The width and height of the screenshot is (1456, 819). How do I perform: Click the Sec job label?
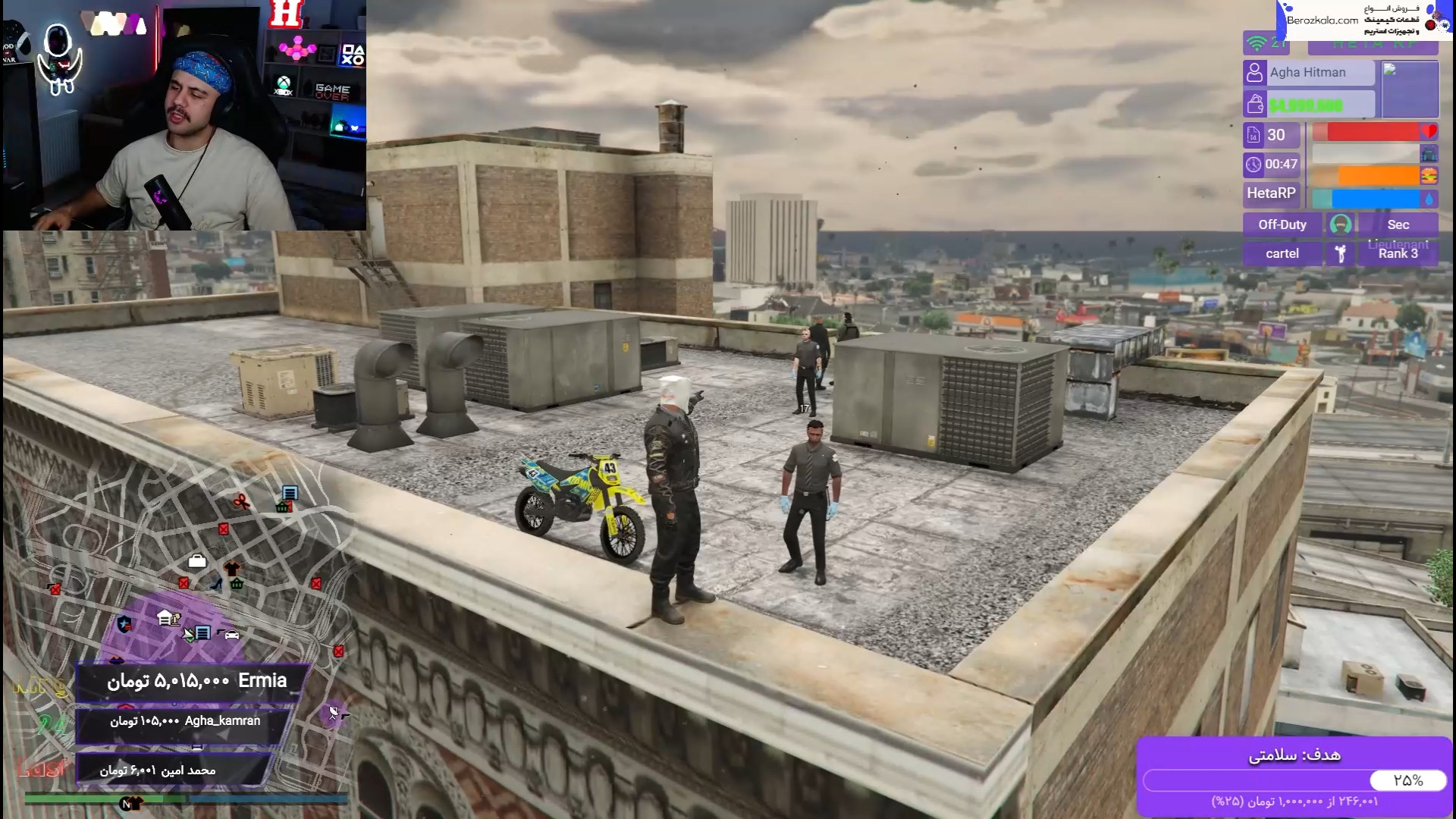pos(1398,224)
